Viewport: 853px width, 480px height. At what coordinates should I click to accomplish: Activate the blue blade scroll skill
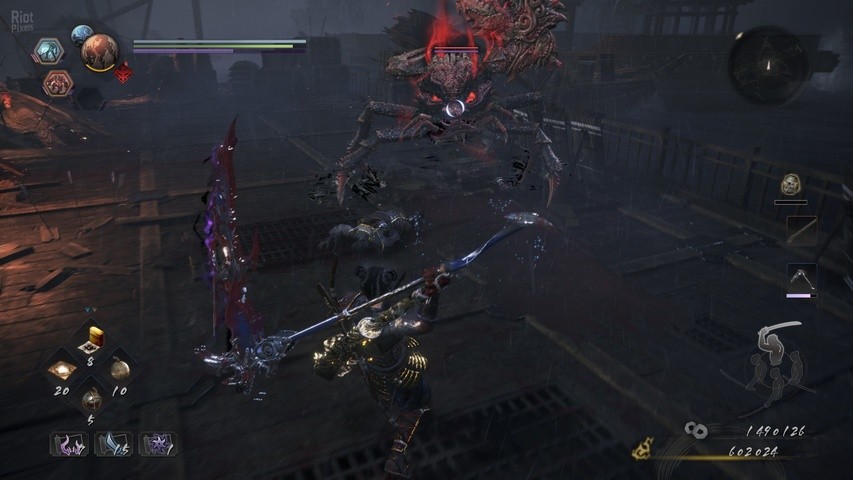[x=113, y=443]
